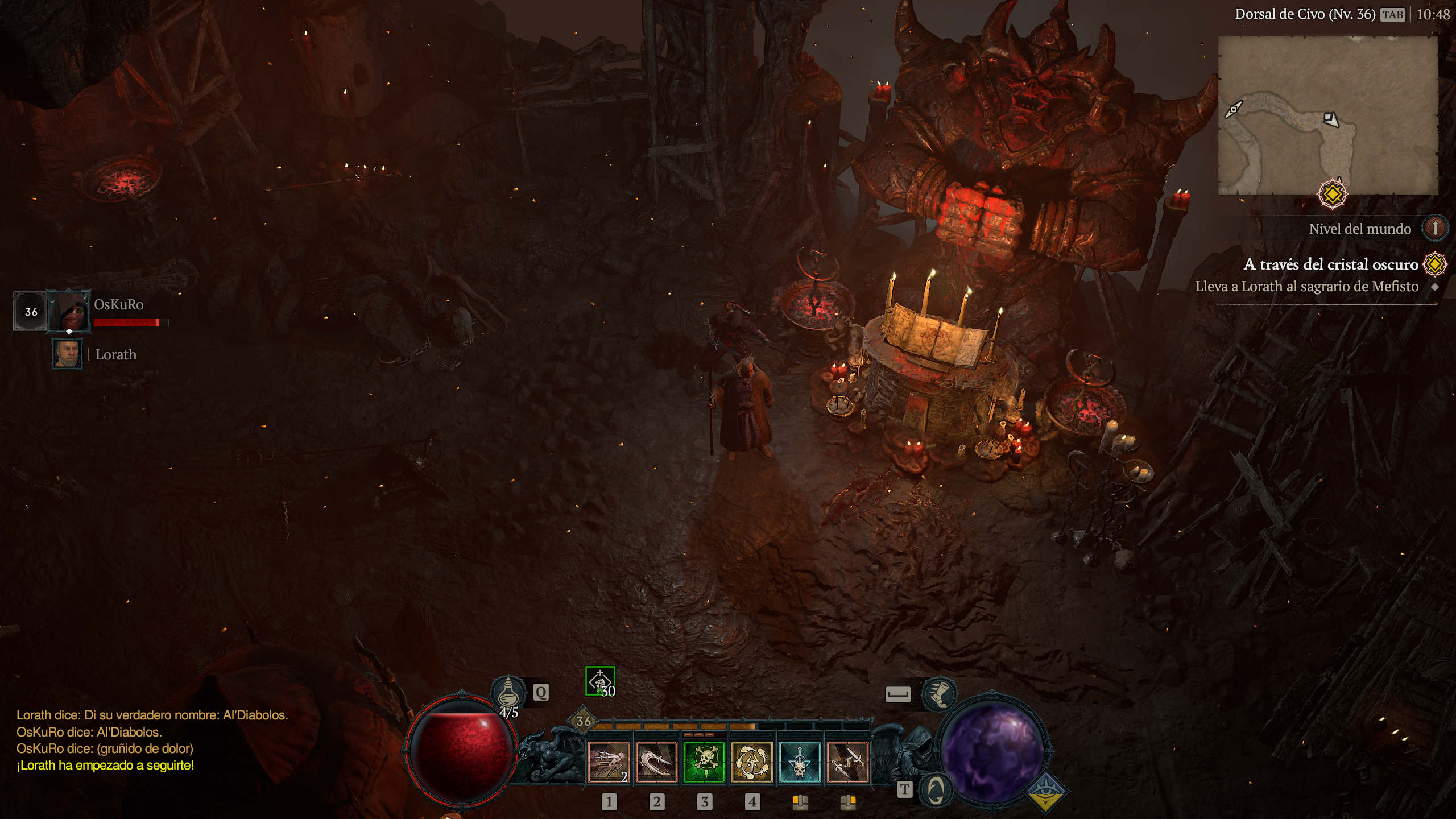Viewport: 1456px width, 819px height.
Task: Activate the boot evade ability
Action: click(939, 693)
